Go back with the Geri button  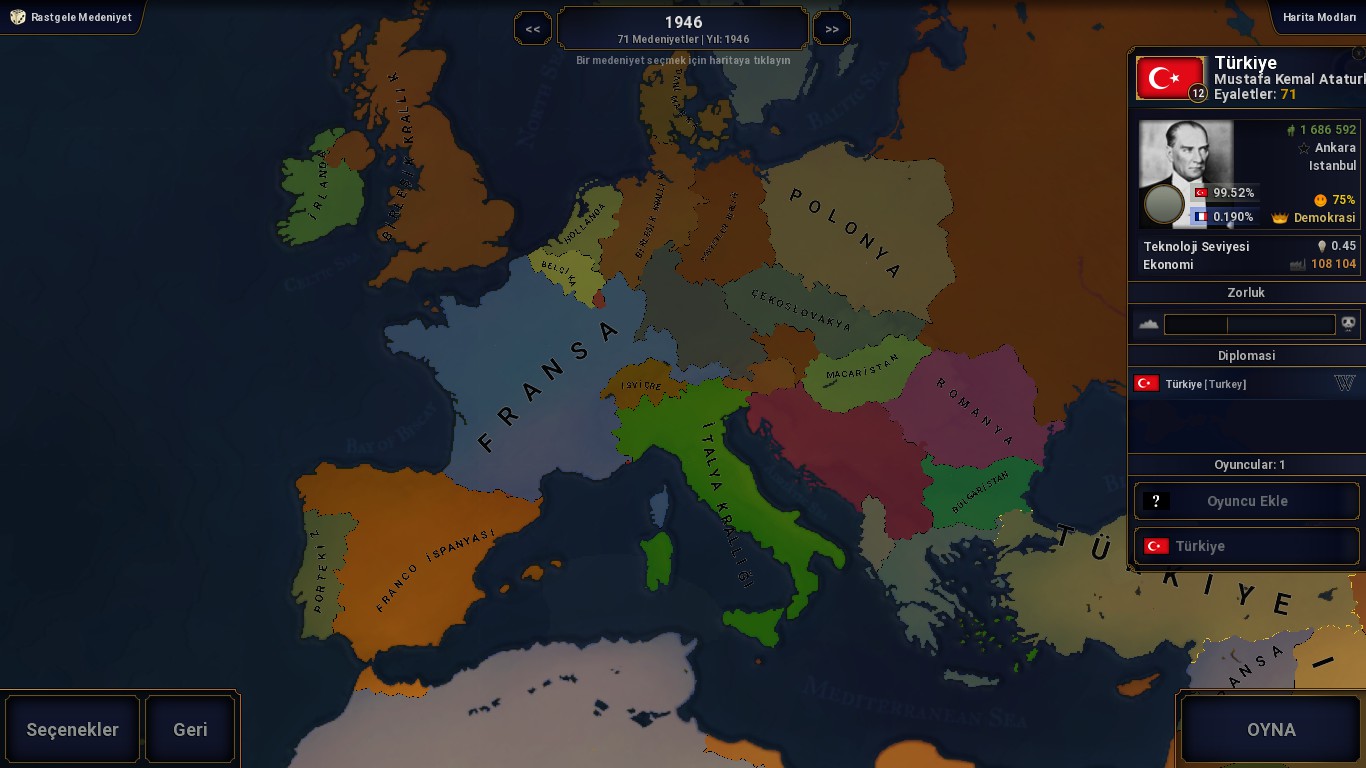[190, 729]
